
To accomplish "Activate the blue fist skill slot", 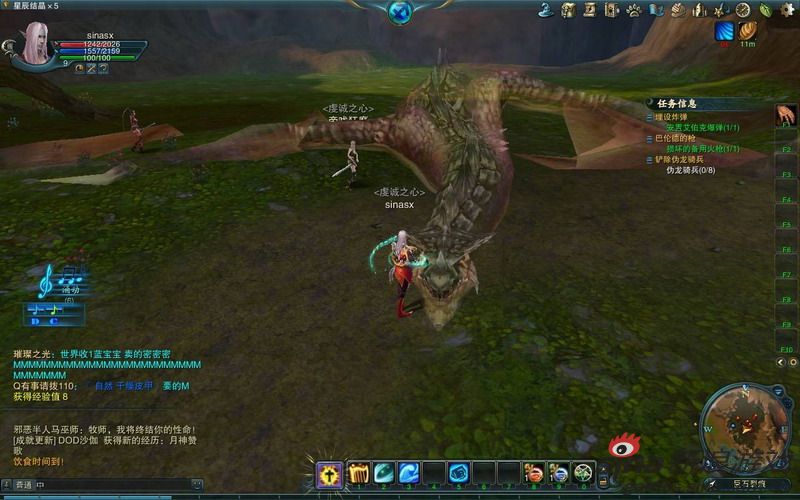I will tap(458, 473).
